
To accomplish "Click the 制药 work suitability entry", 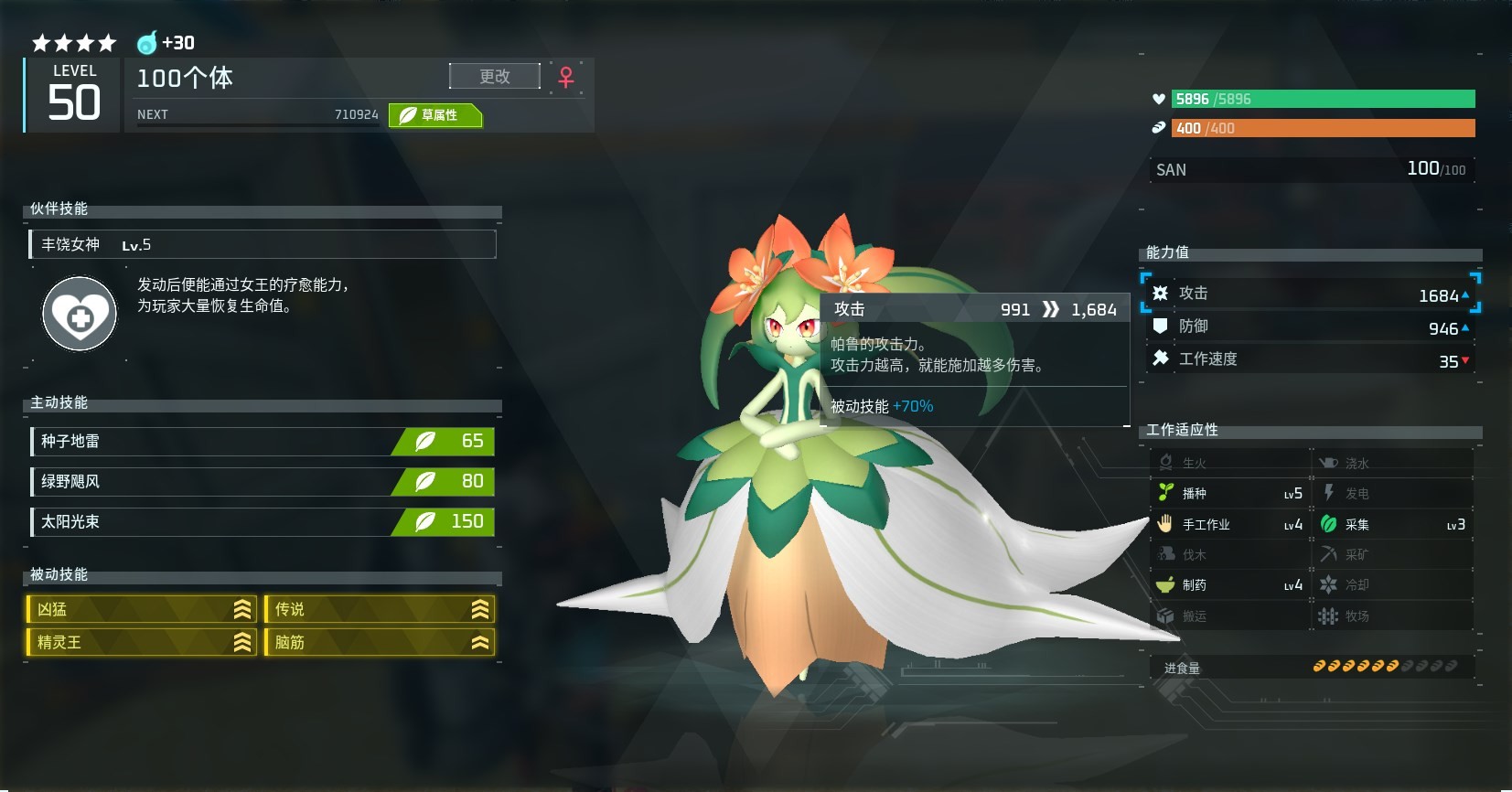I will point(1229,585).
